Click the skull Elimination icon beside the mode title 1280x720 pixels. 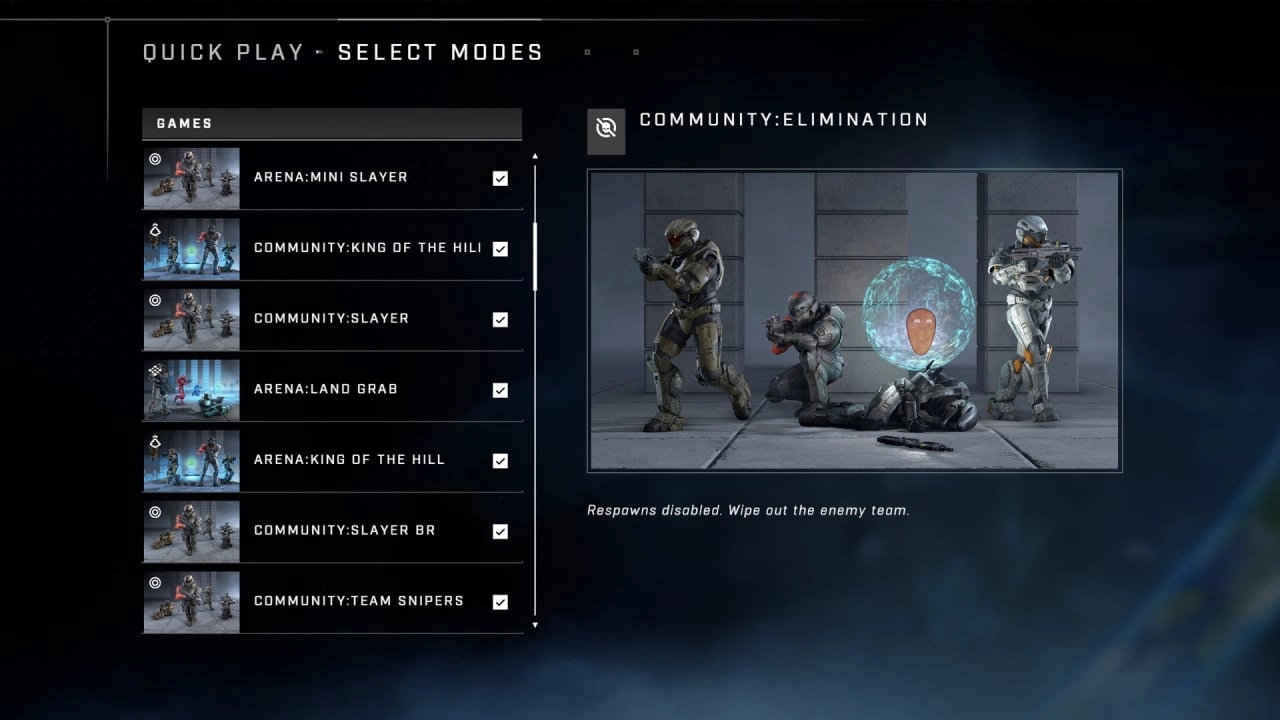(607, 130)
